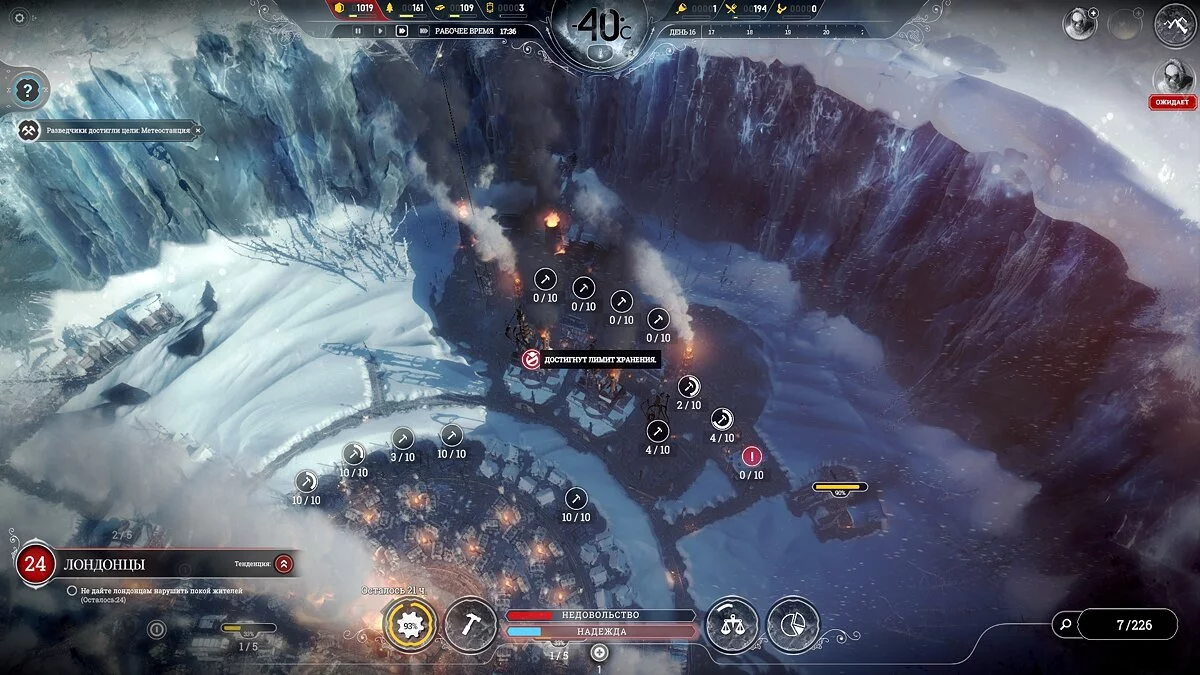Open the economy pie chart overview
1200x675 pixels.
pyautogui.click(x=793, y=625)
